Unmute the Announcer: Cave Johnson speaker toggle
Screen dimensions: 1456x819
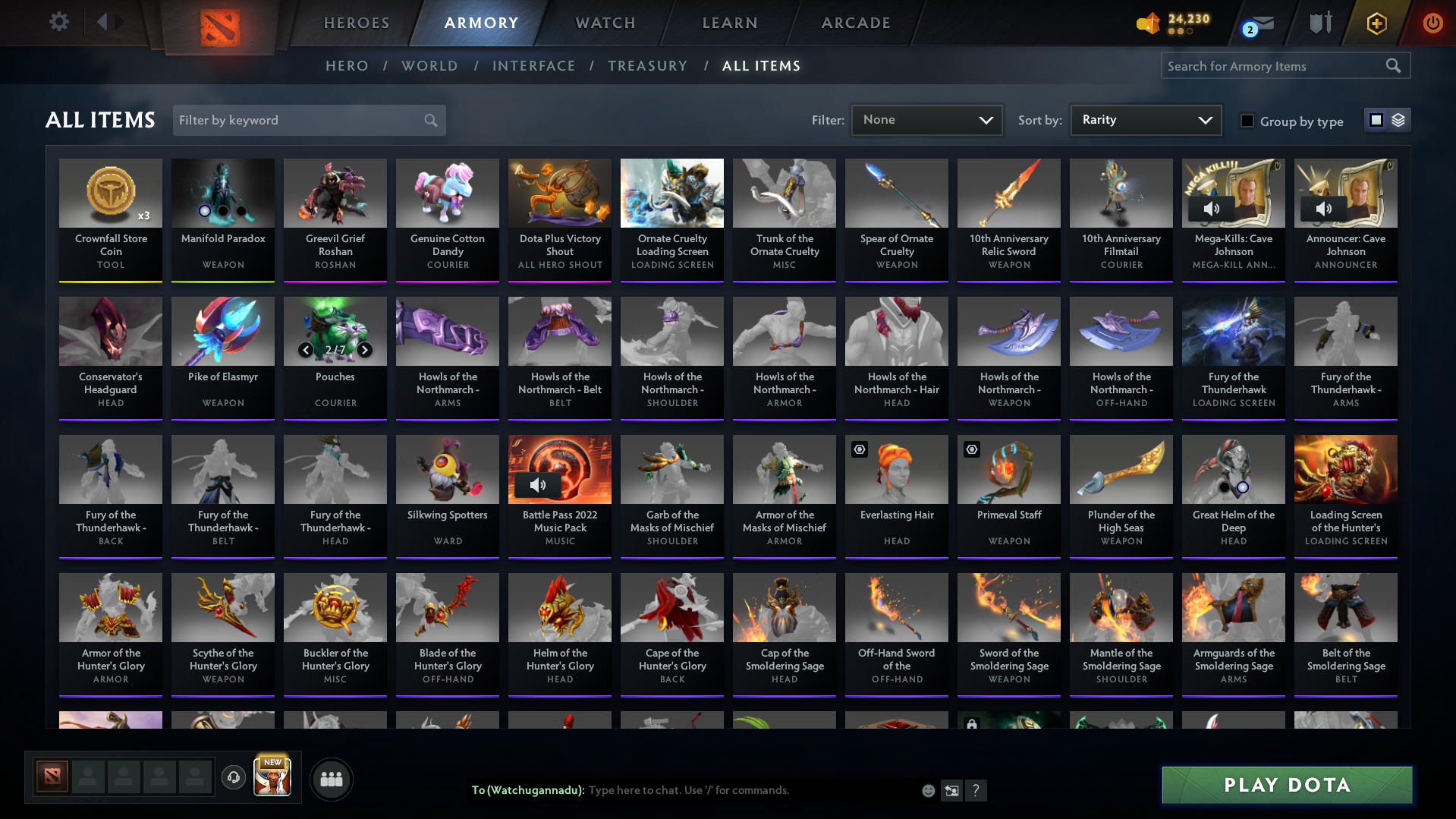pyautogui.click(x=1325, y=209)
